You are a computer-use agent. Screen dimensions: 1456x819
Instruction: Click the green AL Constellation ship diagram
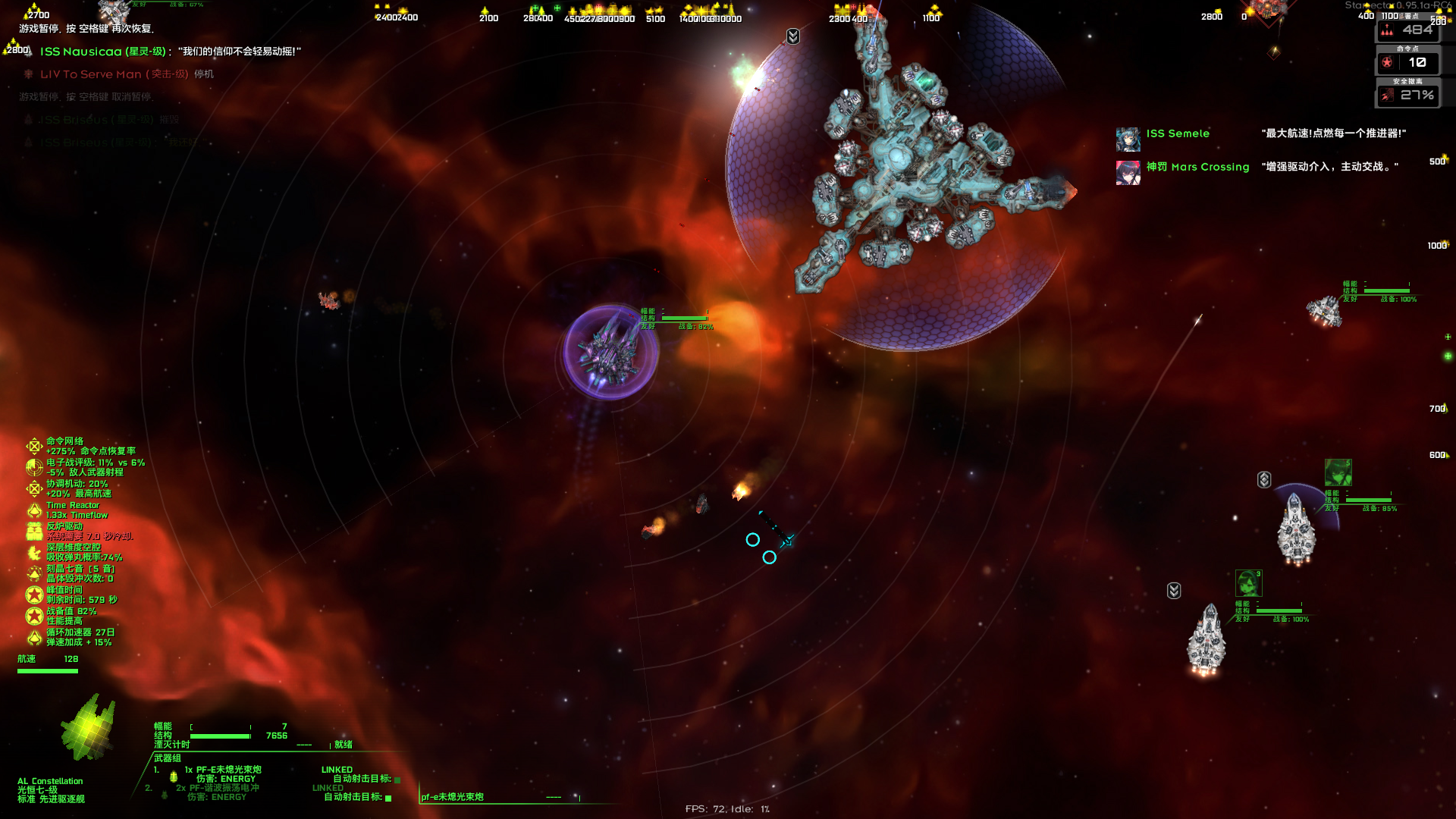(x=89, y=728)
